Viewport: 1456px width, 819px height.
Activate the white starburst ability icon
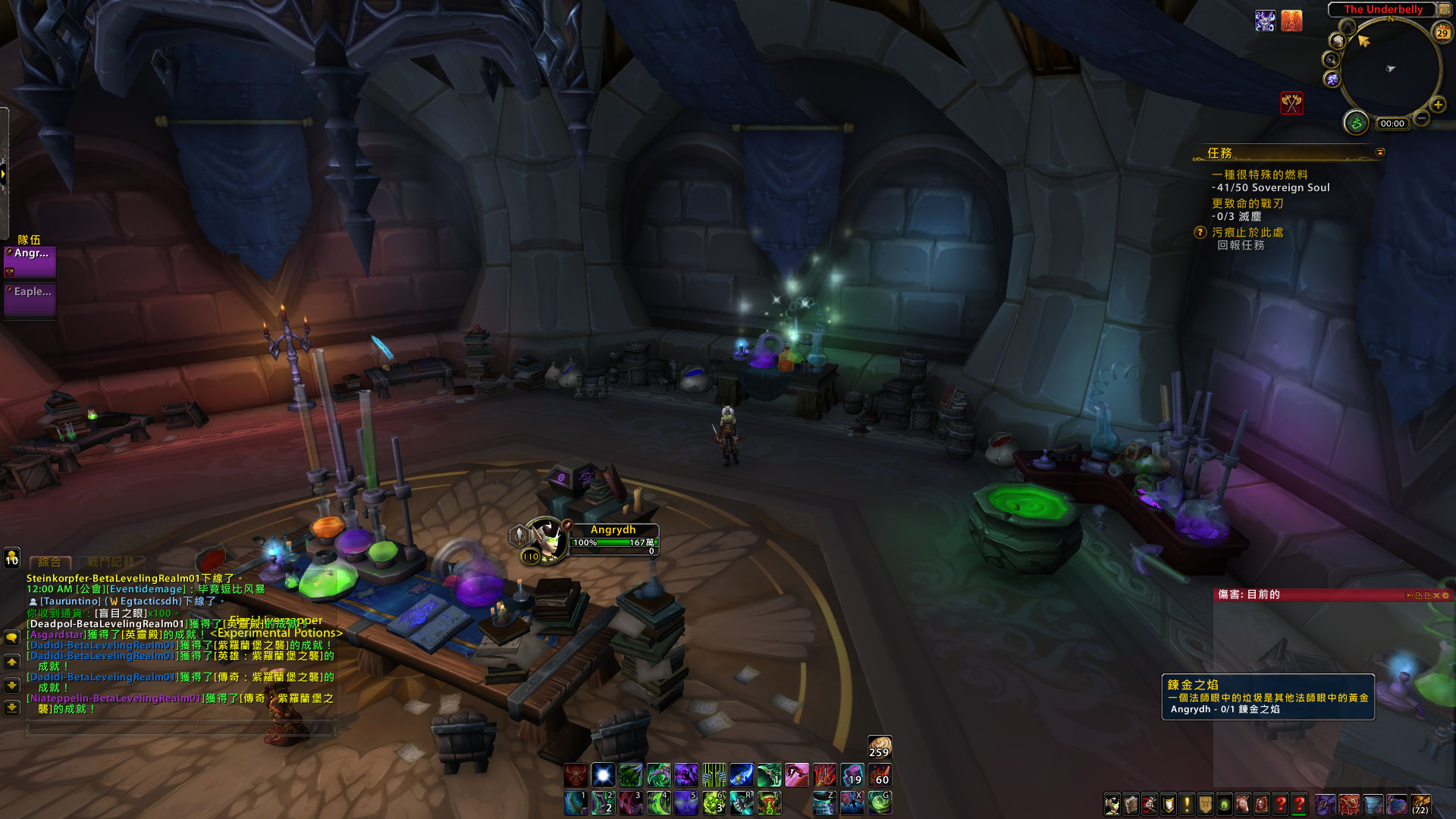tap(603, 775)
